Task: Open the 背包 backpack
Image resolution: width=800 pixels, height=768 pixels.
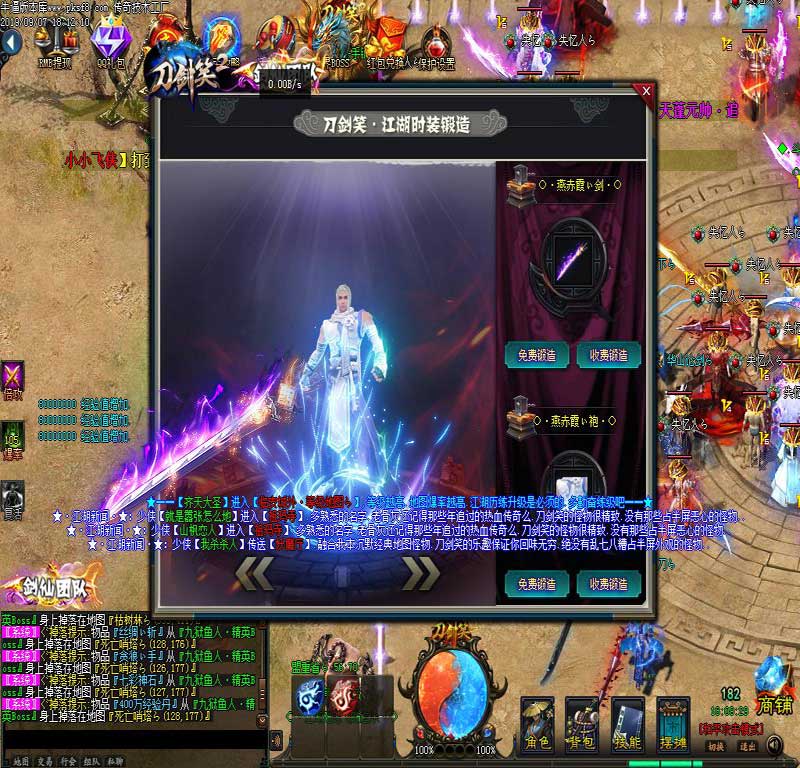Action: [581, 726]
